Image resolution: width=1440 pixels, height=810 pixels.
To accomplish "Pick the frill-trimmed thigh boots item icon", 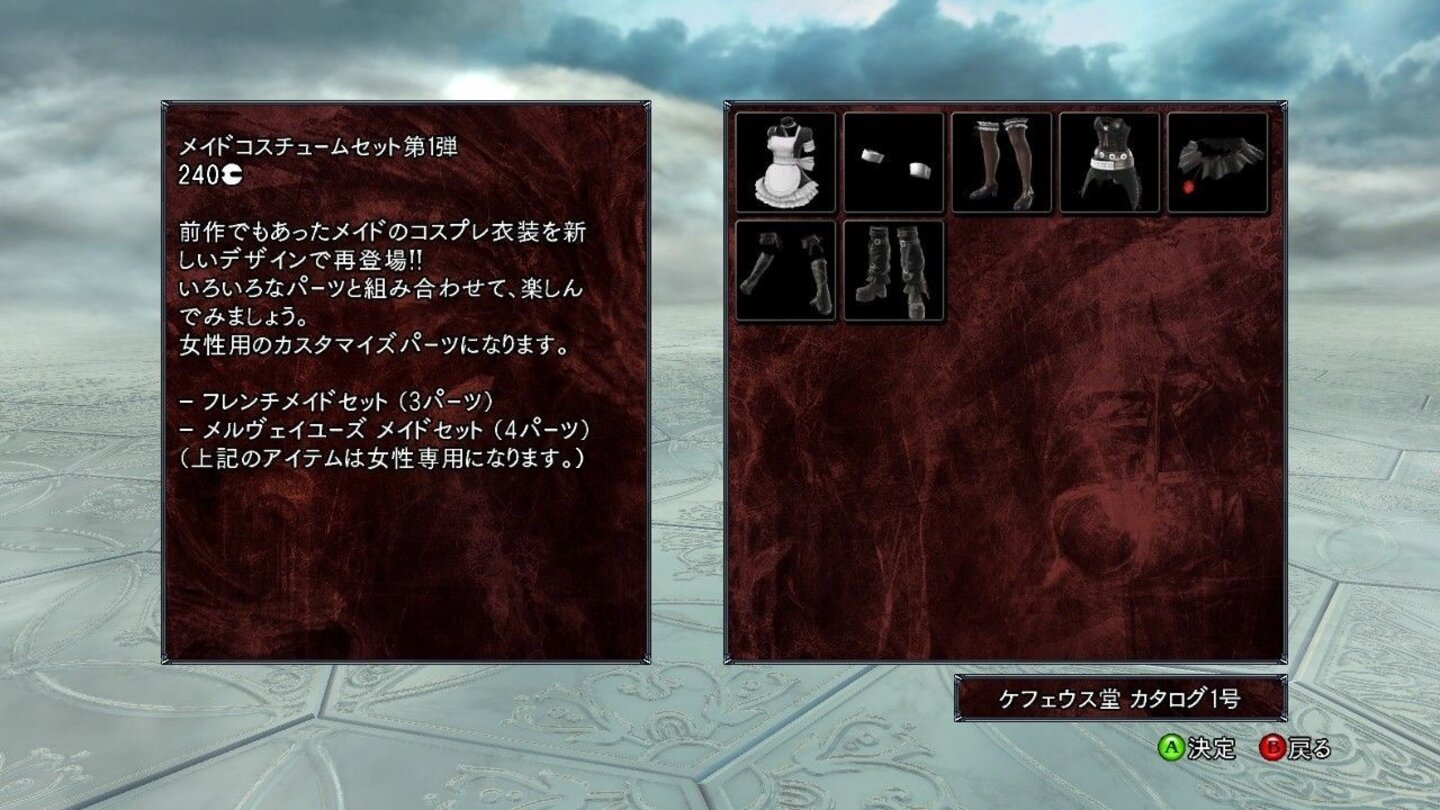I will point(787,270).
